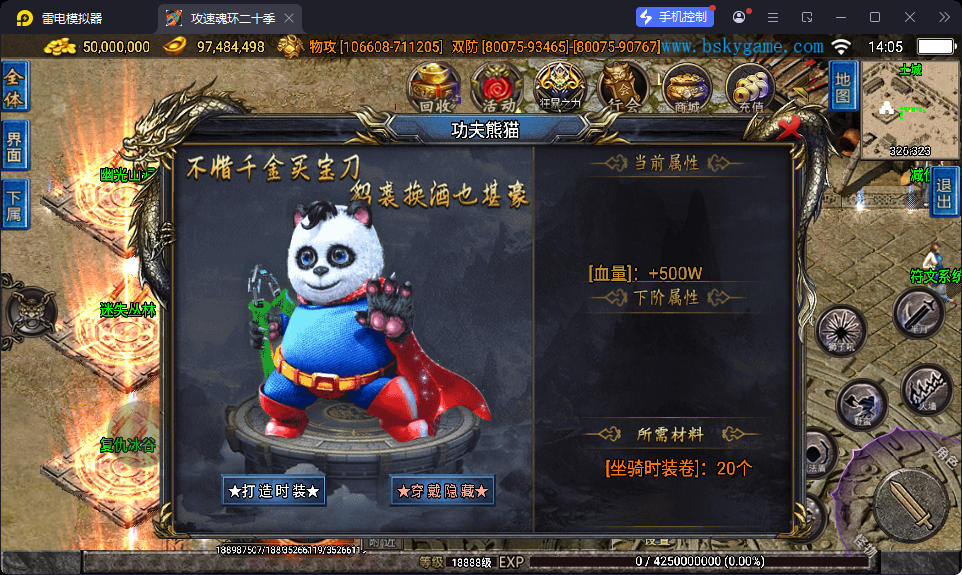962x575 pixels.
Task: Select the 穿戴隐藏 wear/hide button
Action: coord(443,491)
